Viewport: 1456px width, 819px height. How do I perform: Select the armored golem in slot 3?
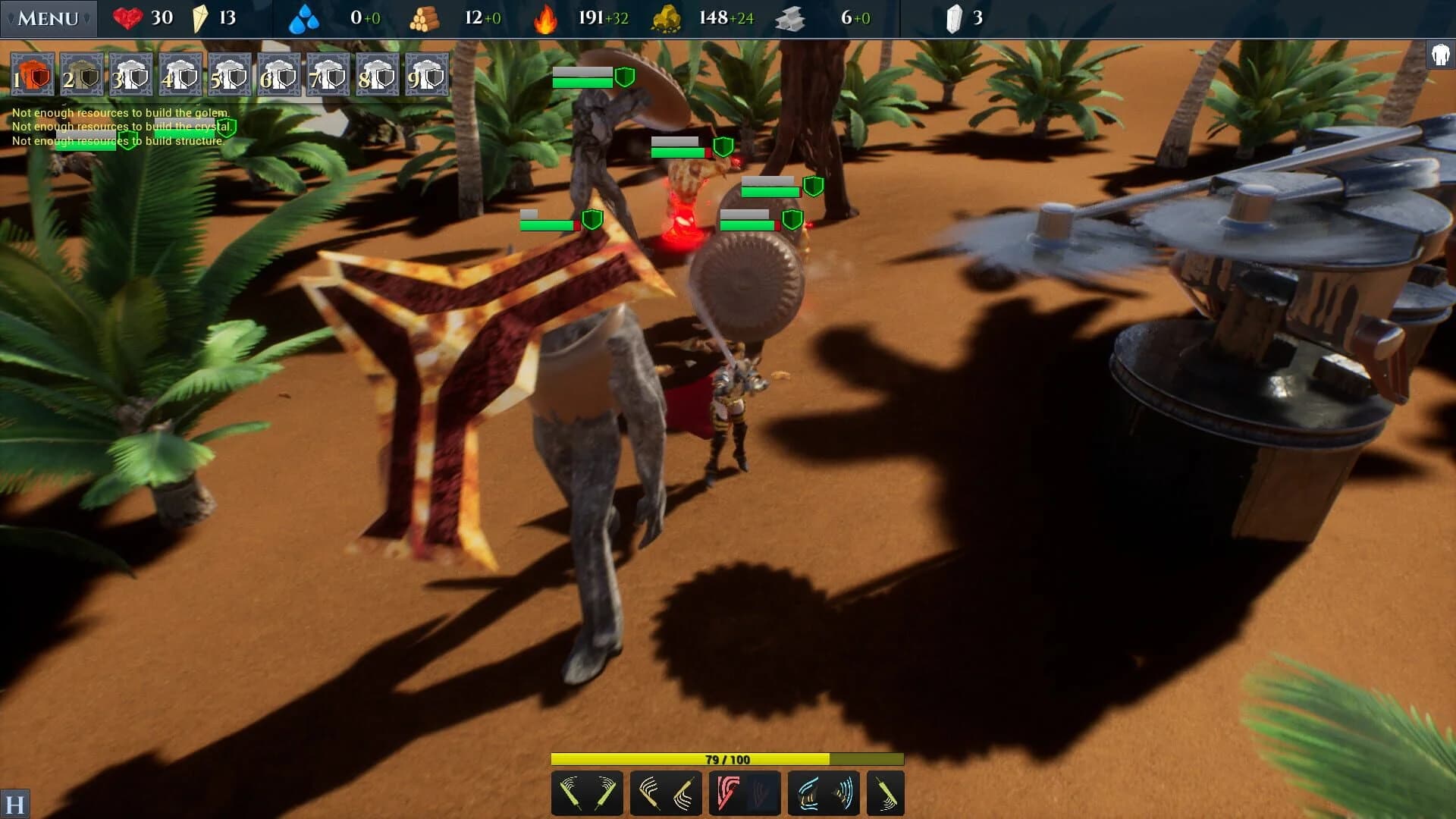129,75
